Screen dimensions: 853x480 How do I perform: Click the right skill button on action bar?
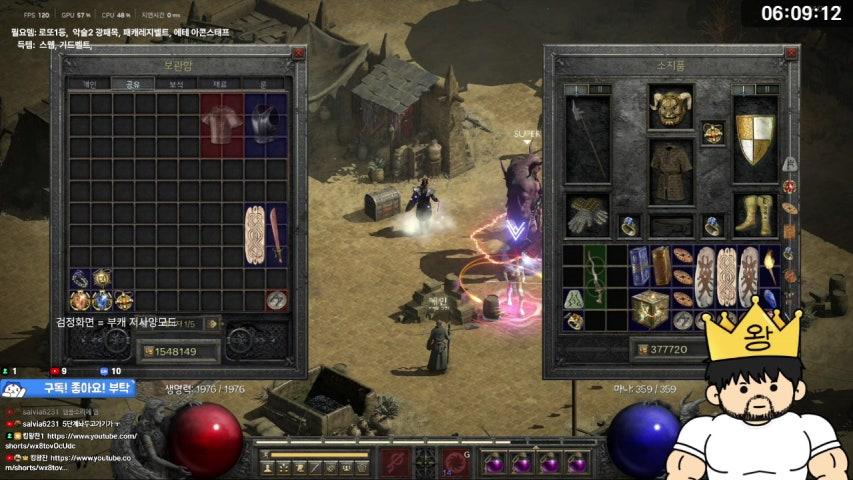coord(454,462)
